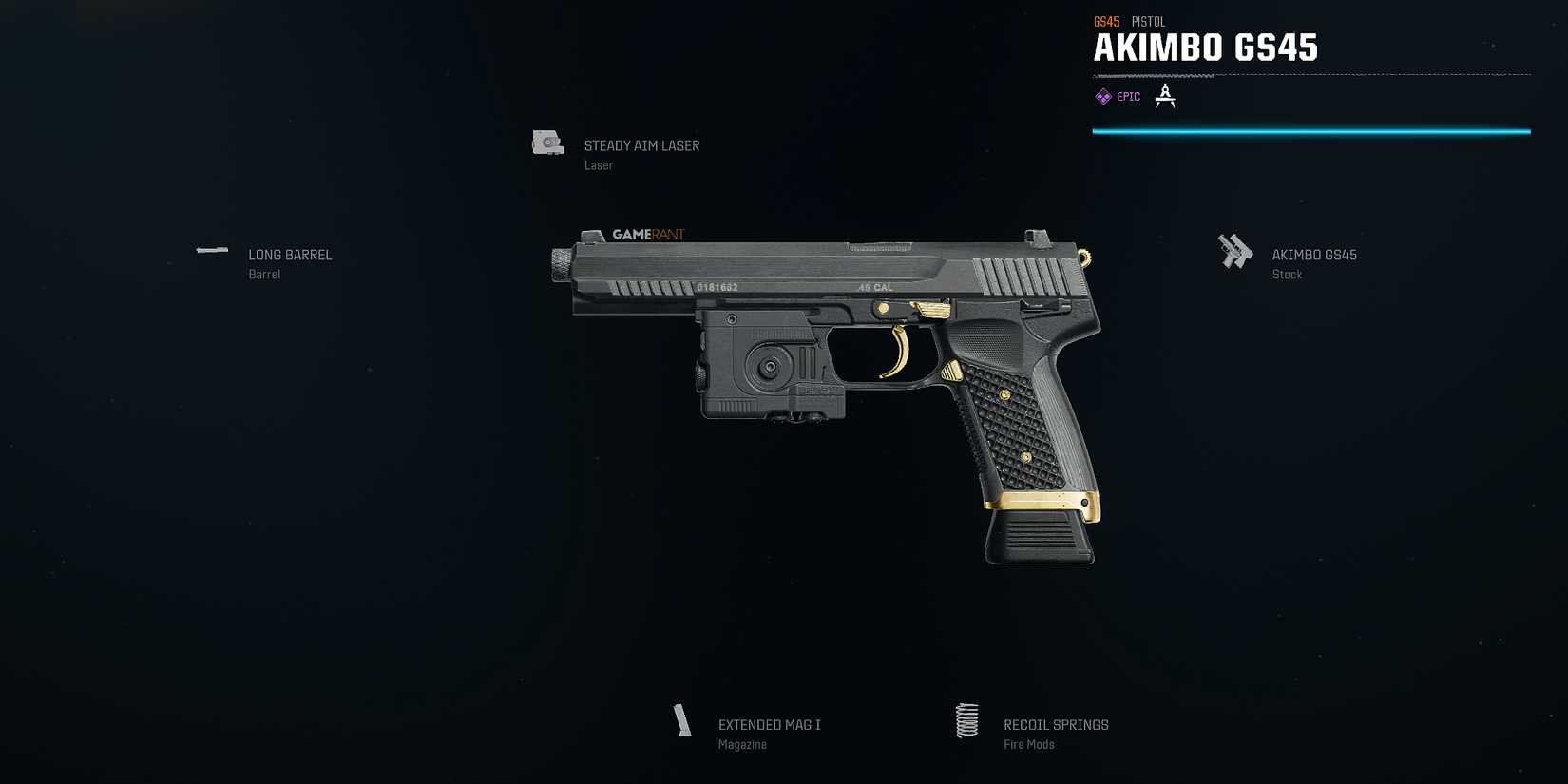
Task: Click the AKIMBO GS45 weapon title
Action: (1206, 48)
